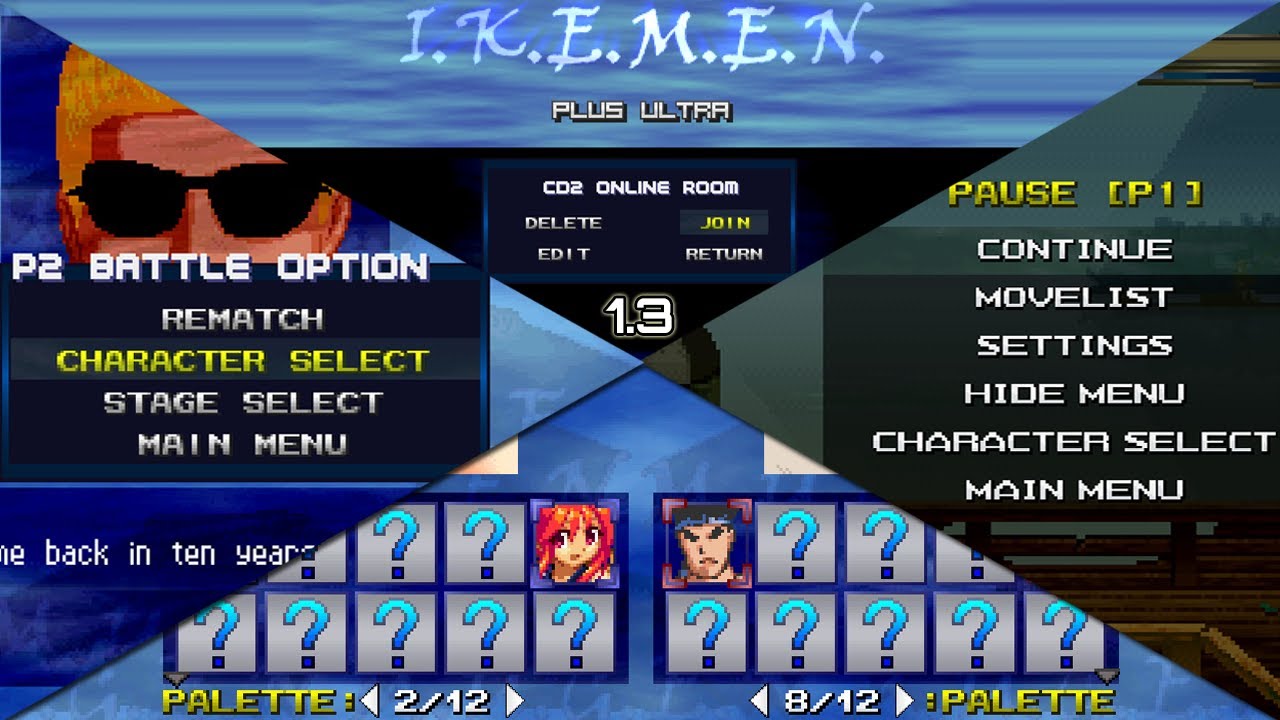The image size is (1280, 720).
Task: Join the CD2 online room
Action: tap(725, 223)
